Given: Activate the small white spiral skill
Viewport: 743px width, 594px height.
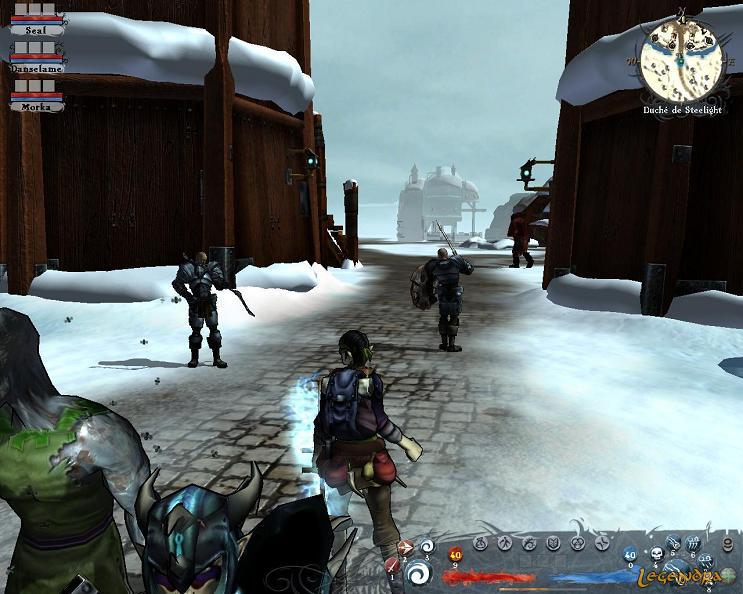Looking at the screenshot, I should (x=426, y=546).
